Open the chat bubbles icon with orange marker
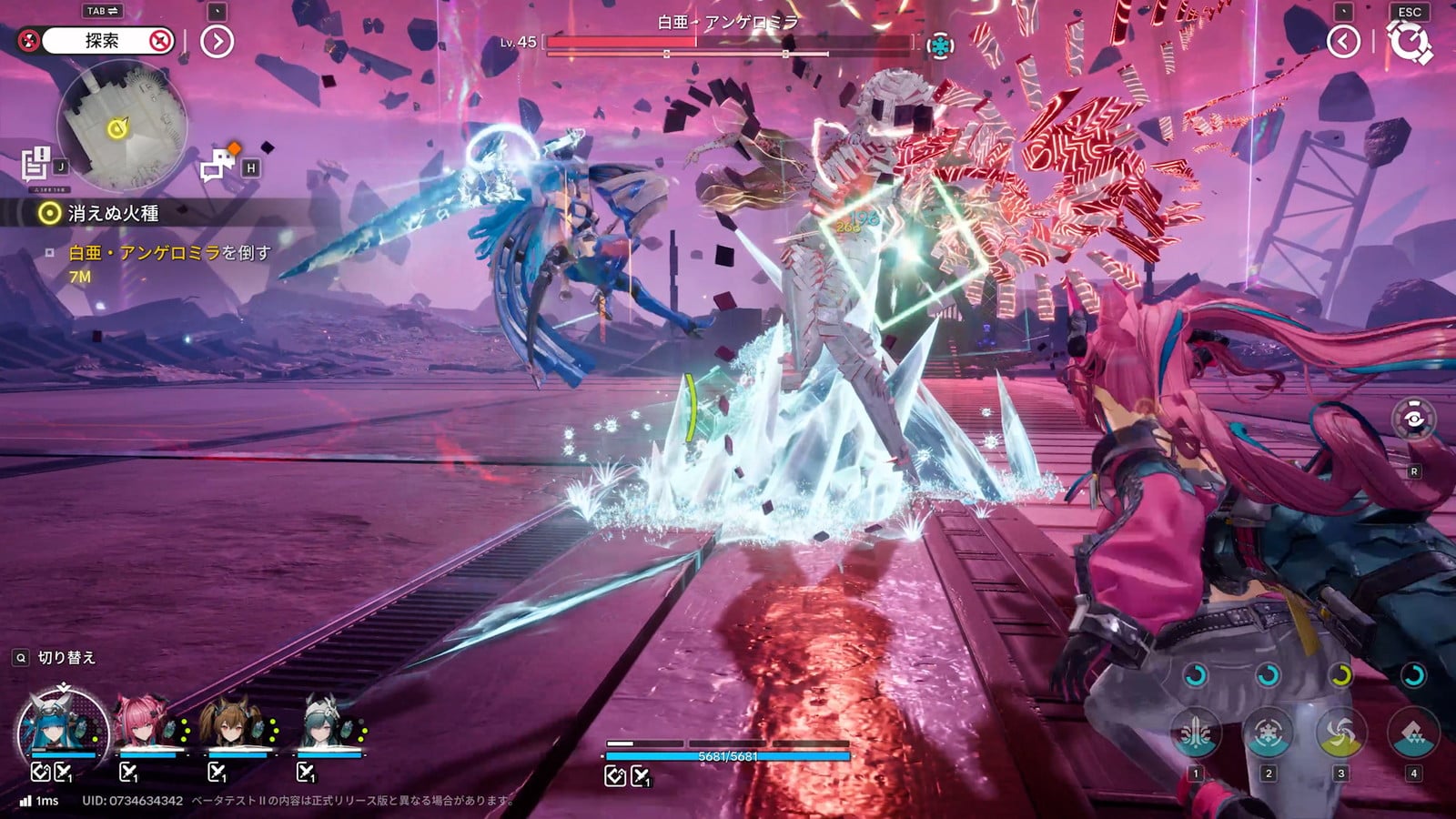 click(x=218, y=166)
